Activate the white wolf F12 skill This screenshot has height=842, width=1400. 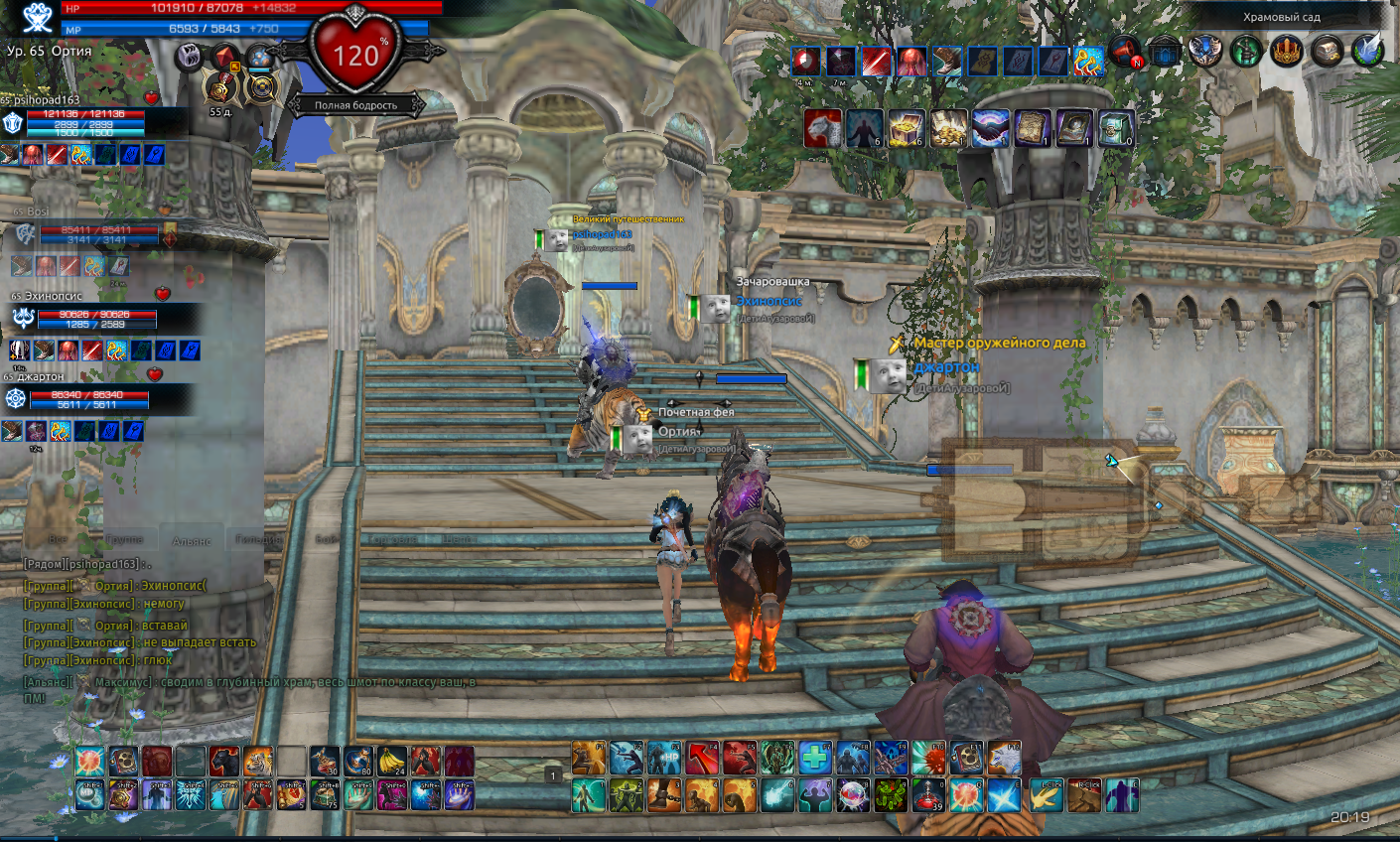1004,759
